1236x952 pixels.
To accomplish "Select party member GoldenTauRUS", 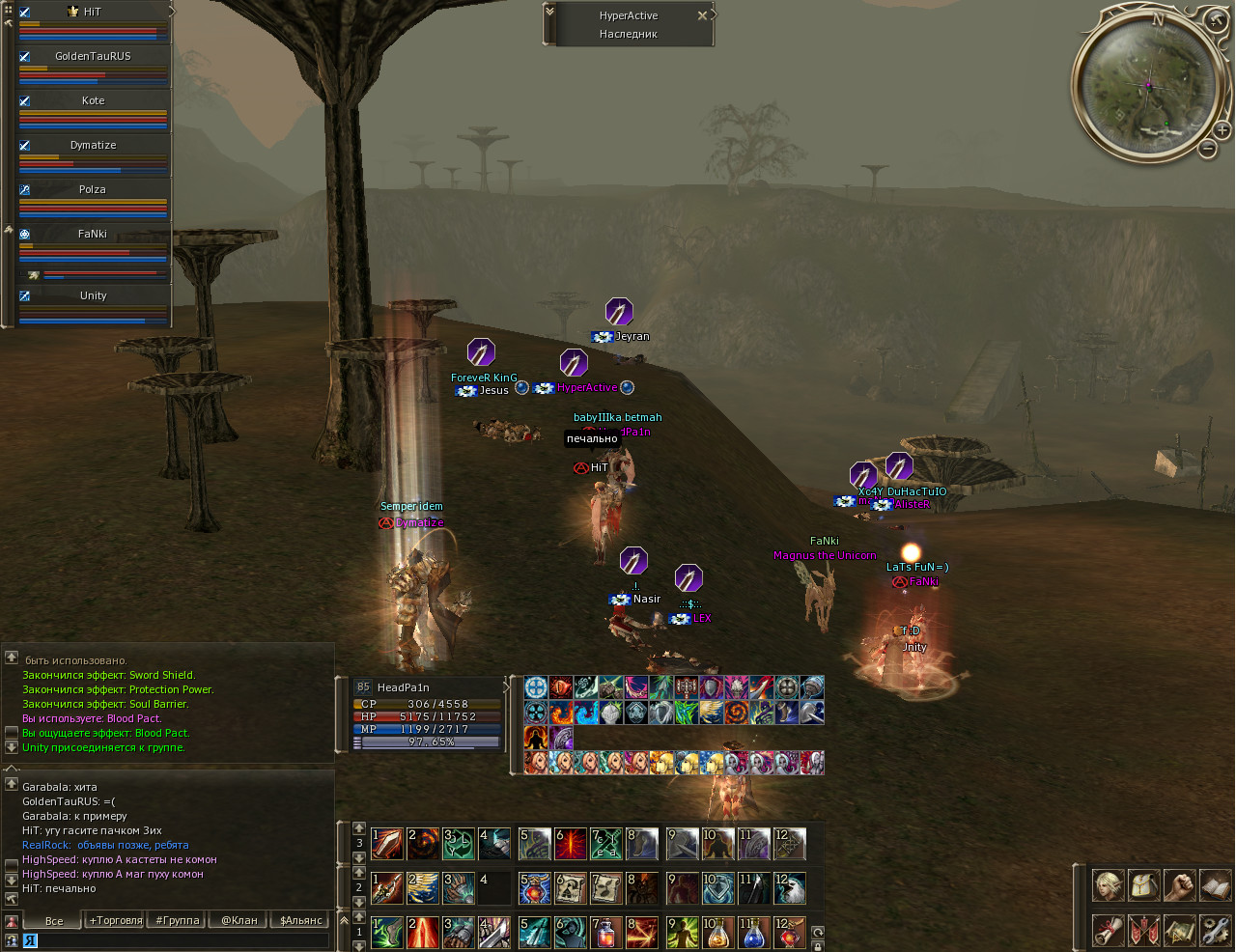I will (93, 56).
